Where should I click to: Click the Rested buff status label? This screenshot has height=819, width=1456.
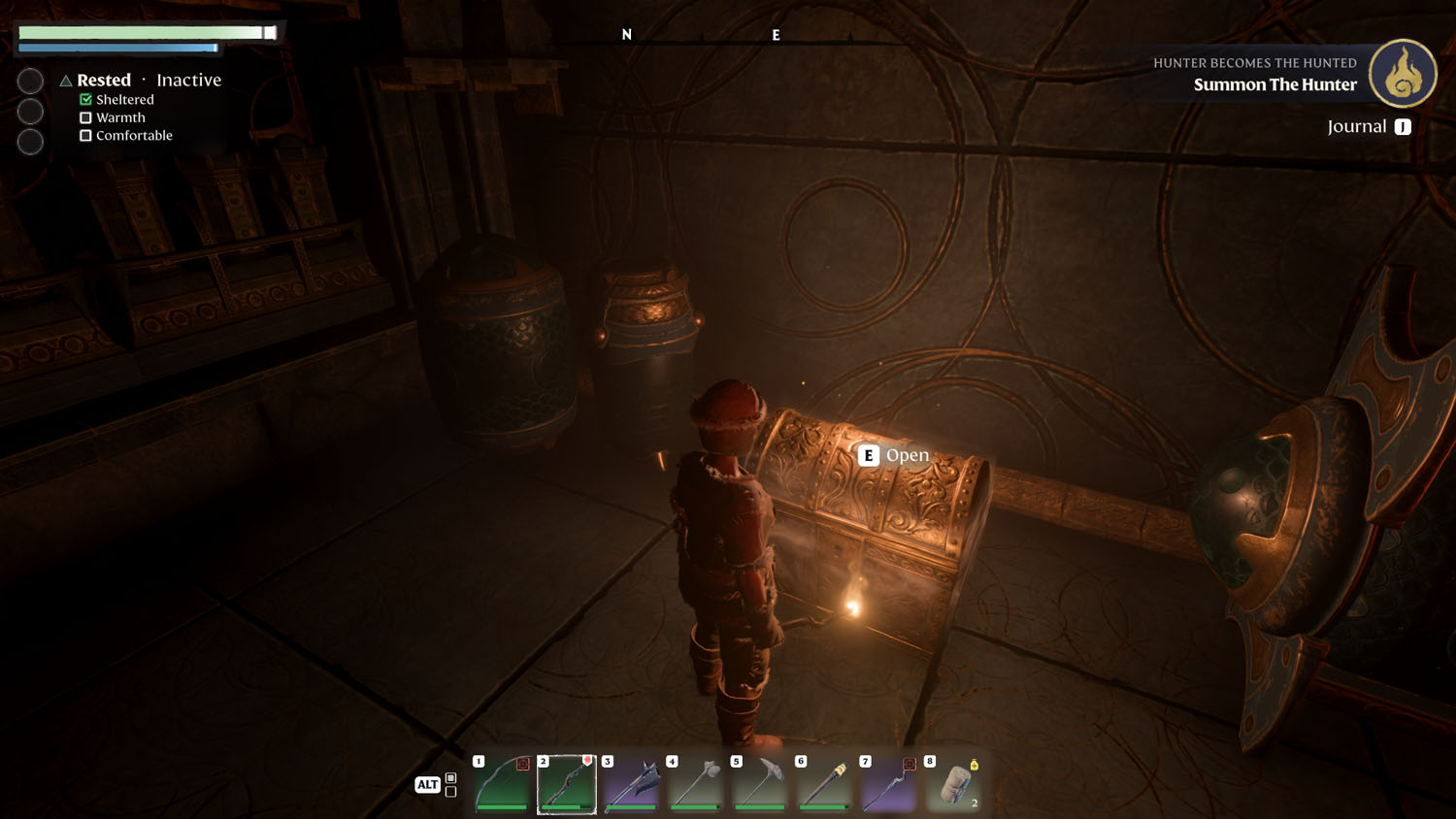click(x=104, y=81)
